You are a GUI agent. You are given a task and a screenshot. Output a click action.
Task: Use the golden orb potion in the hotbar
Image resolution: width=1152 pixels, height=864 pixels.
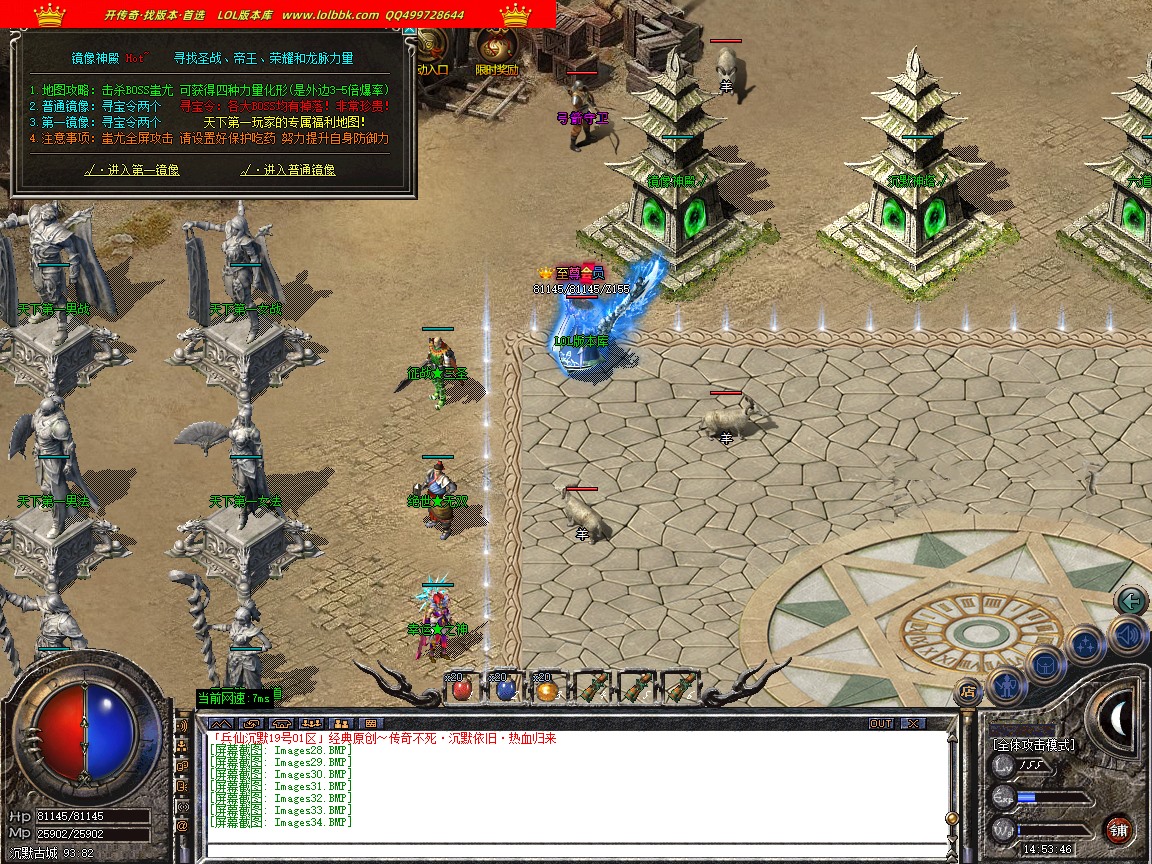[546, 688]
